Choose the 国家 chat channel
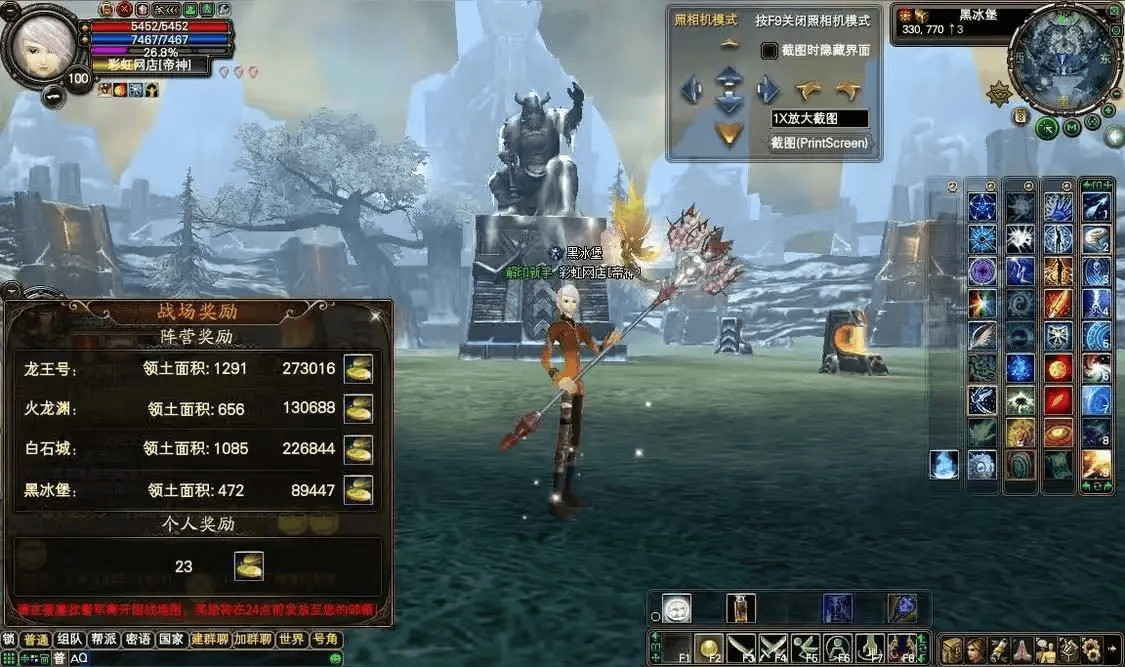 (171, 640)
